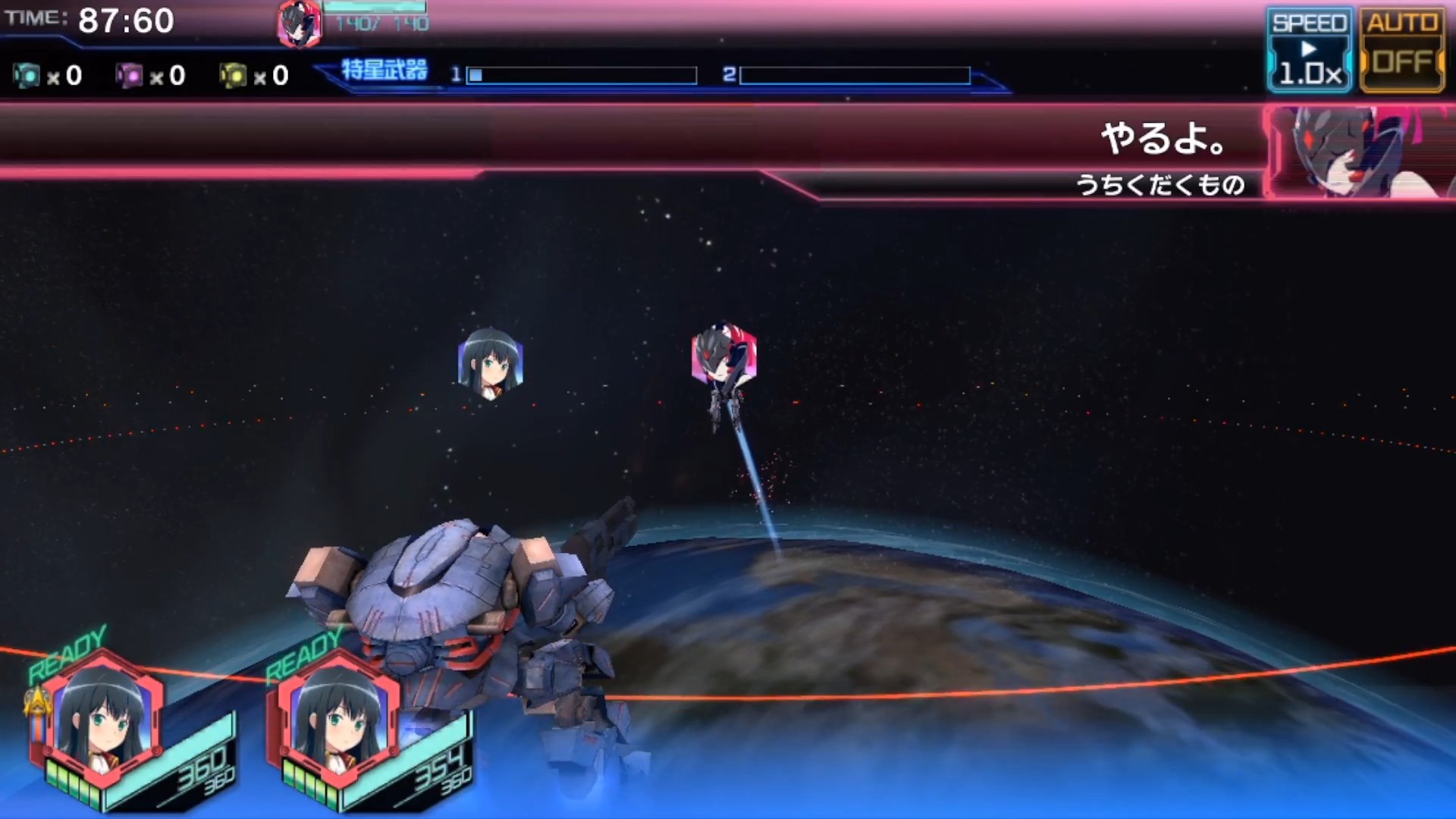Select the ally unit marker with dark-haired girl
Viewport: 1456px width, 819px height.
point(491,363)
